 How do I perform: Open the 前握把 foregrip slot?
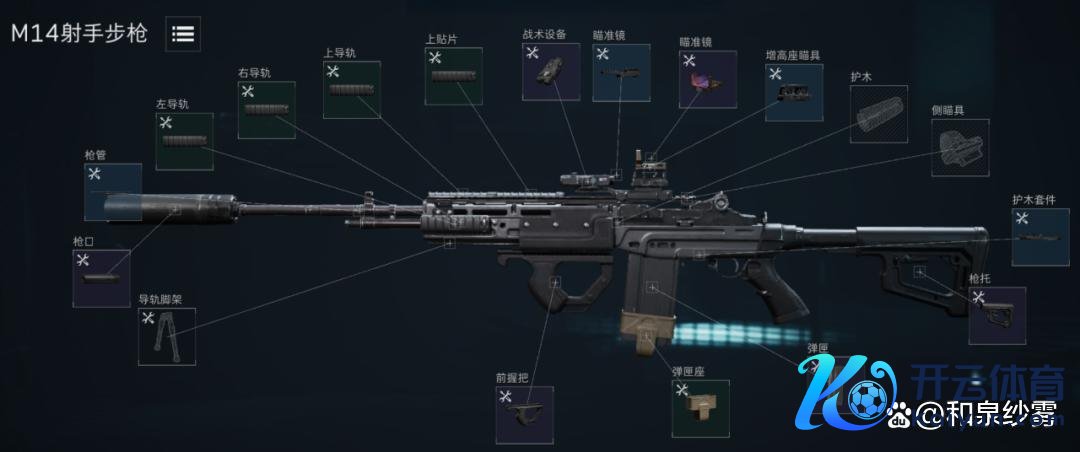point(524,415)
